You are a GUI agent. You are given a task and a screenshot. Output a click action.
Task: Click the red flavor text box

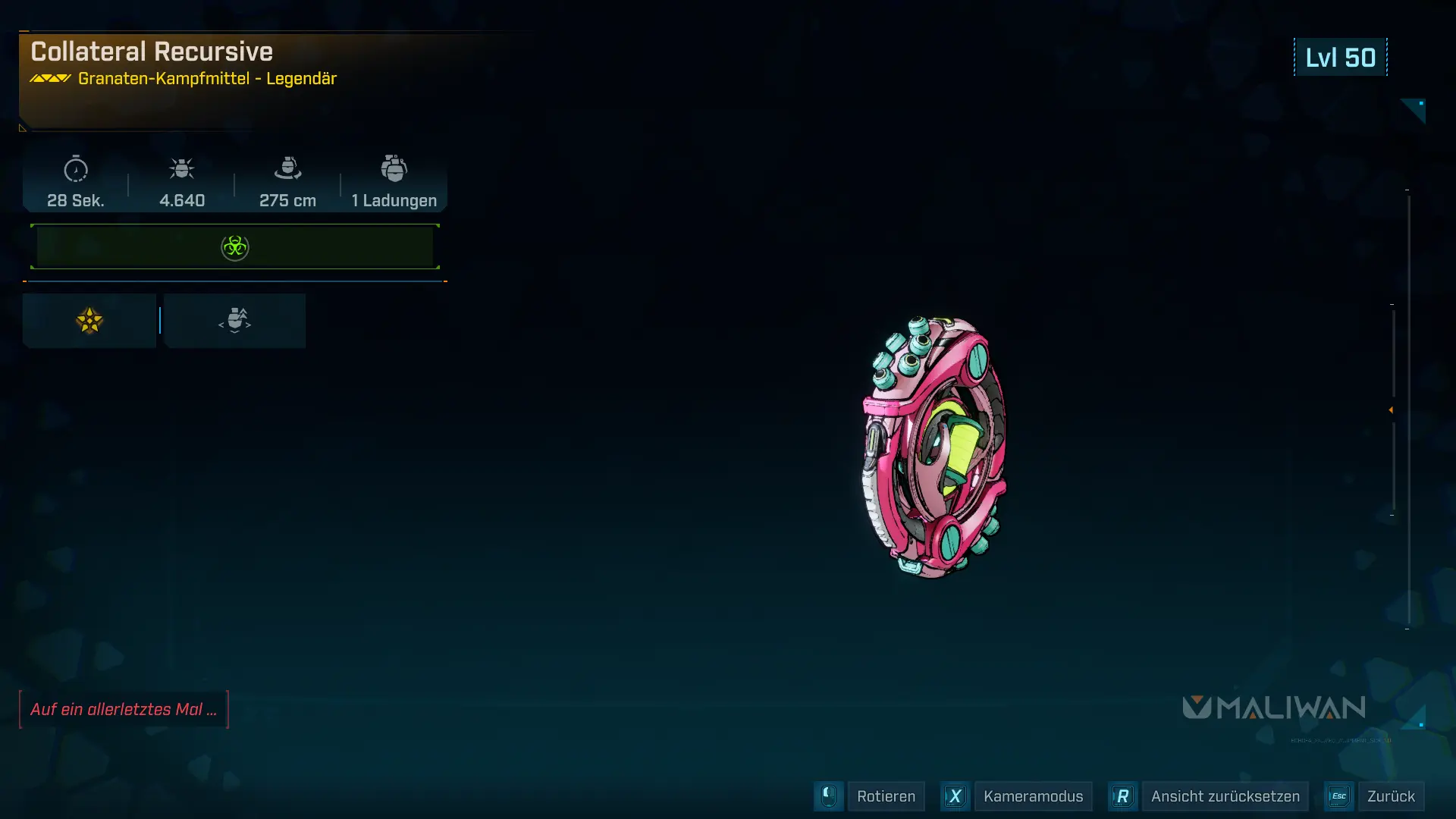(124, 710)
